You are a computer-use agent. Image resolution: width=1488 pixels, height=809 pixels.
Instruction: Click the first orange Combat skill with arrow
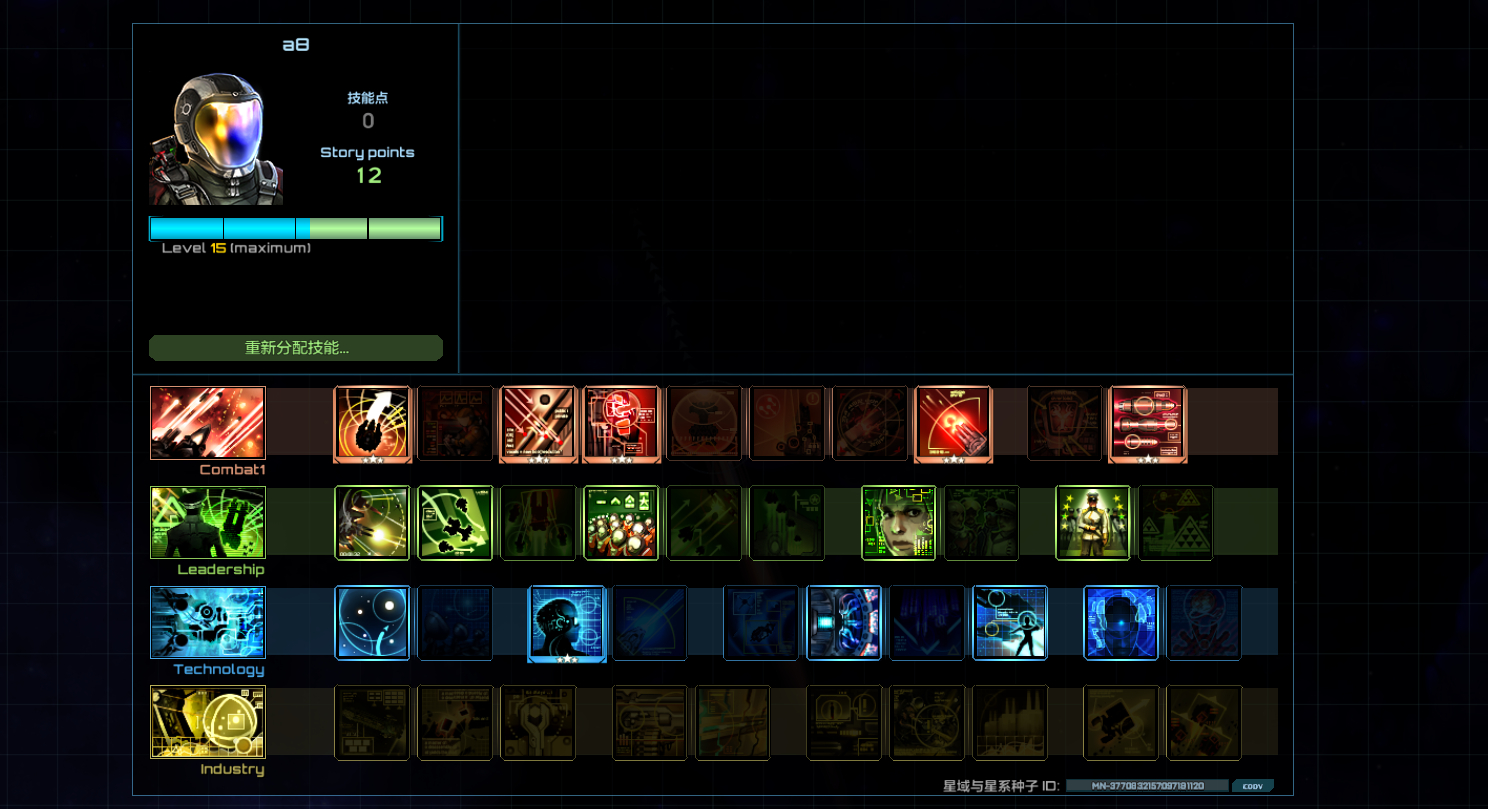372,423
